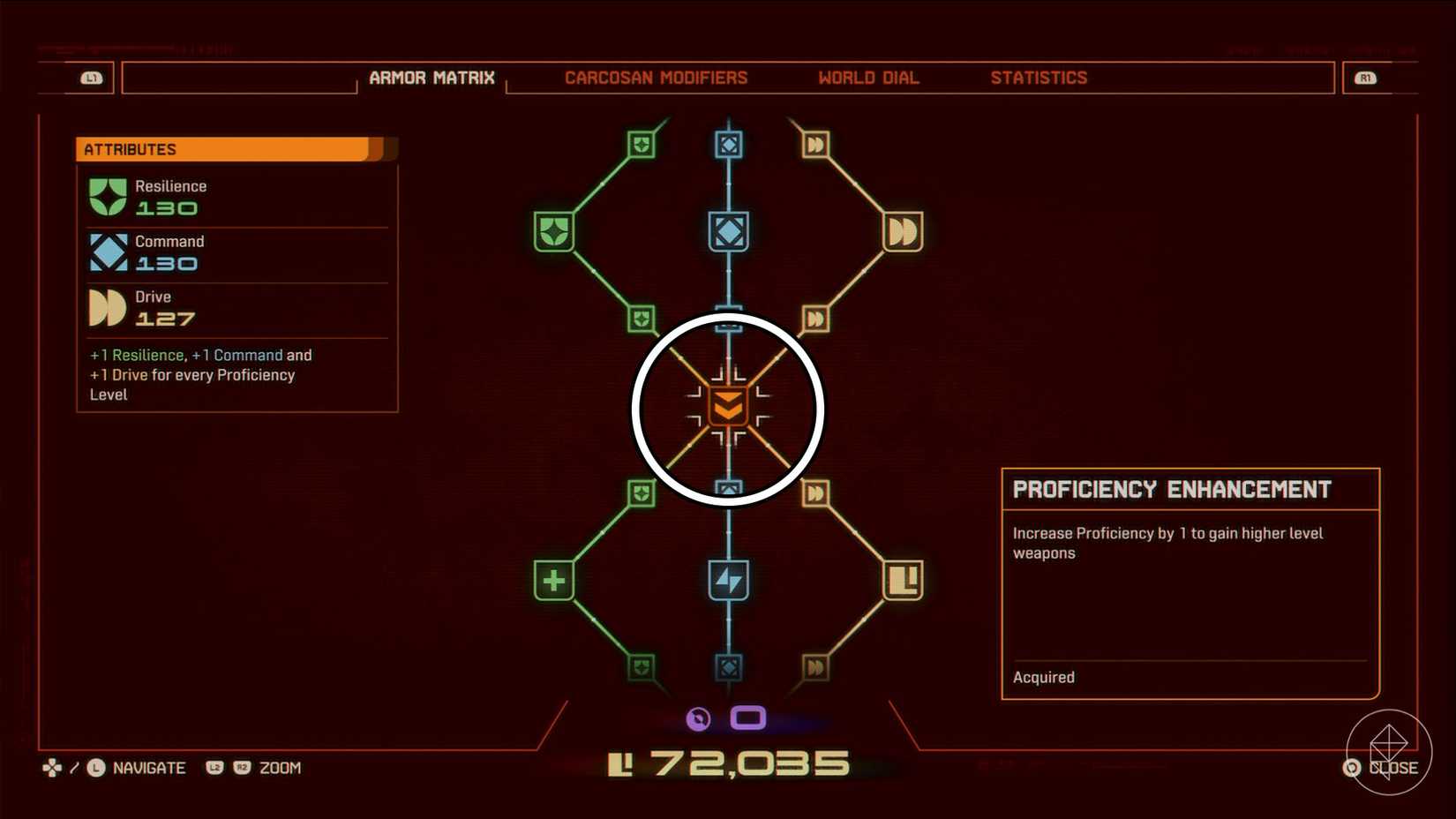Expand the topmost small Command node
Viewport: 1456px width, 819px height.
click(726, 144)
